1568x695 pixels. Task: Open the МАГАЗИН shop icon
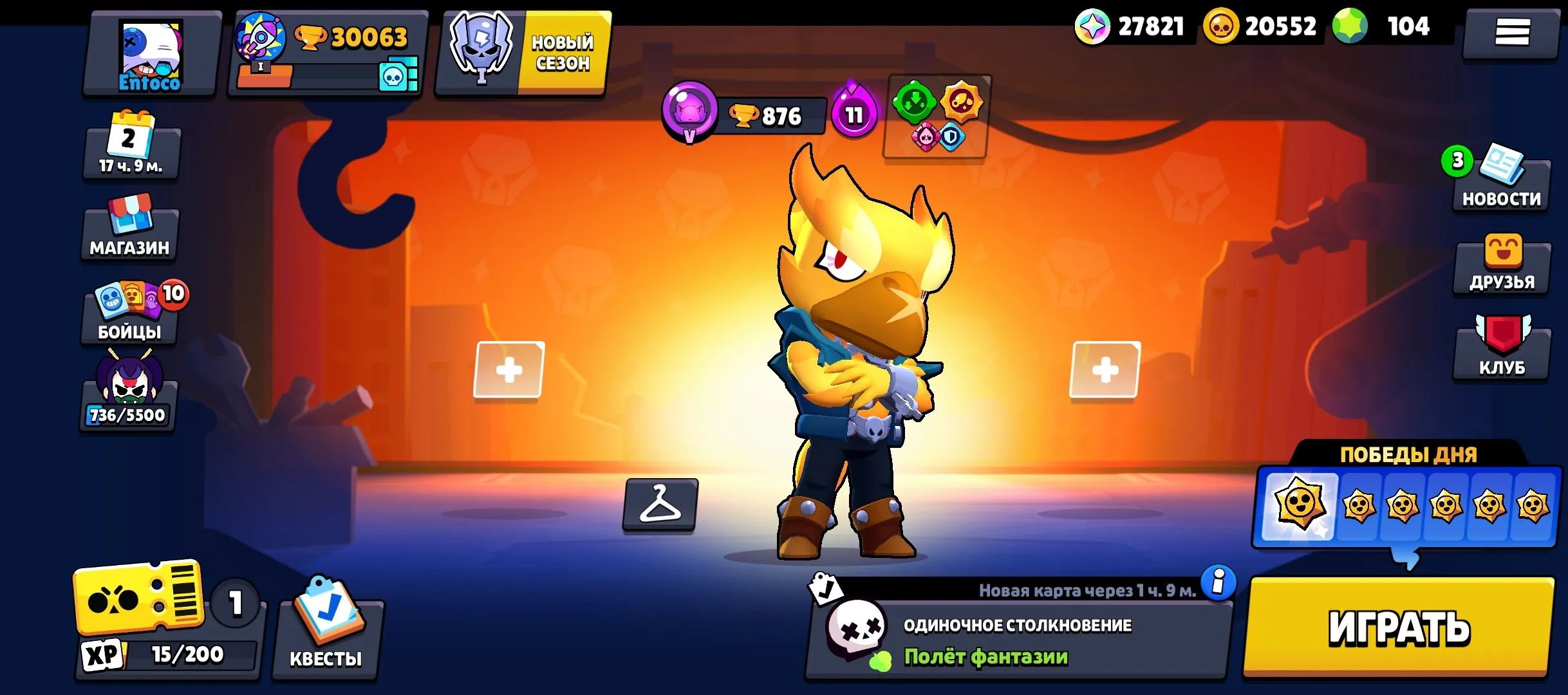[x=129, y=228]
